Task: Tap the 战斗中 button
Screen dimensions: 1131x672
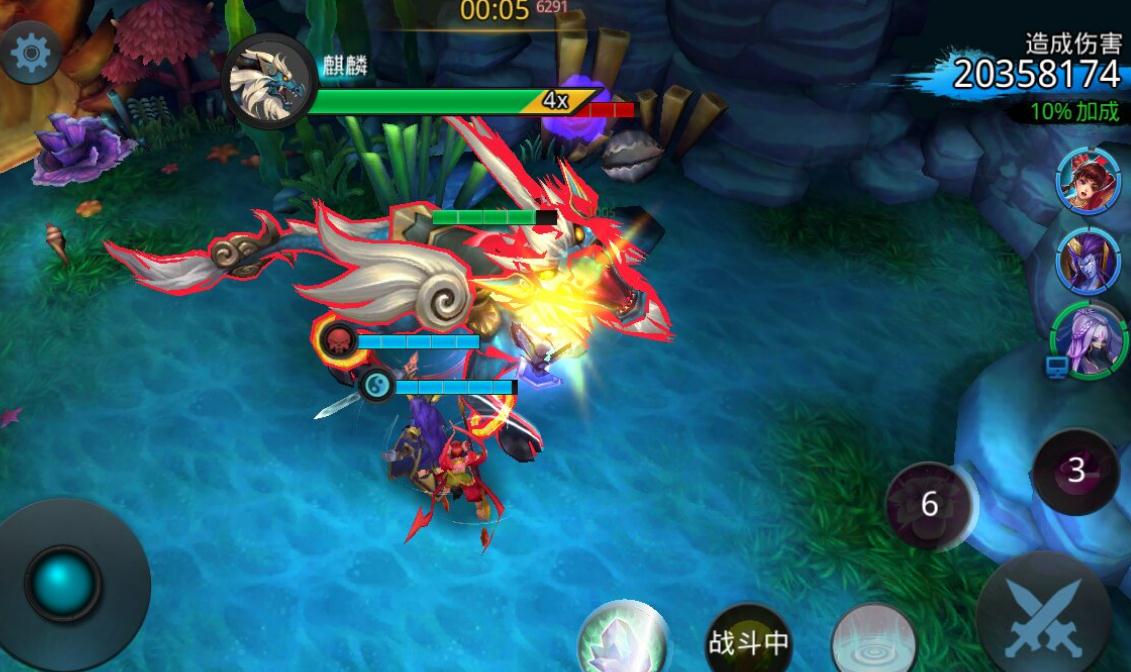Action: tap(748, 641)
